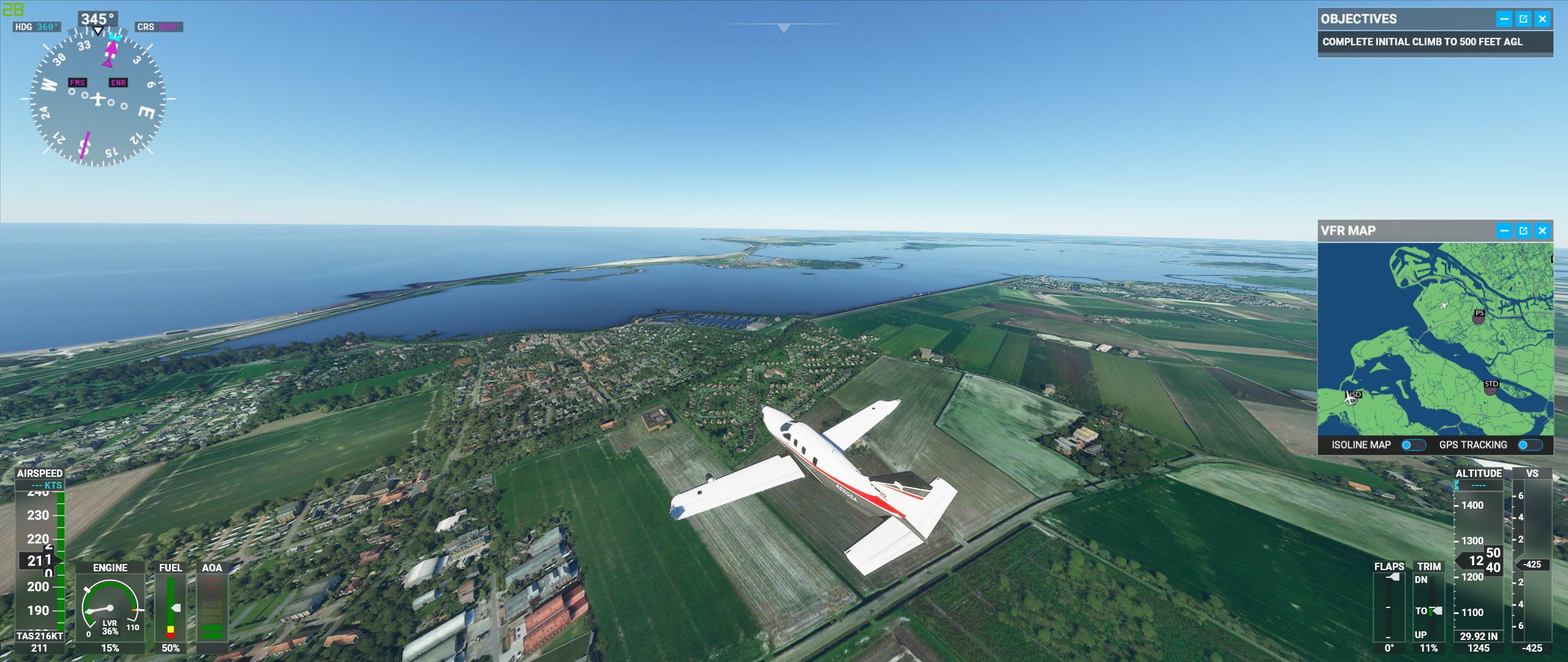
Task: Pop out the Objectives panel window
Action: click(x=1523, y=19)
